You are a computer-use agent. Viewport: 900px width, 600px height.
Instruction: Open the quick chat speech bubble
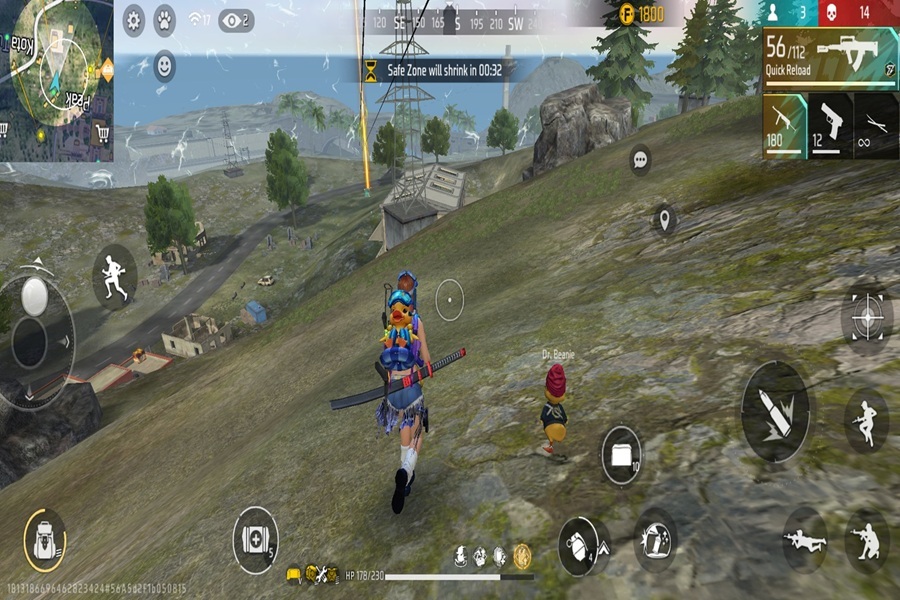click(x=640, y=159)
